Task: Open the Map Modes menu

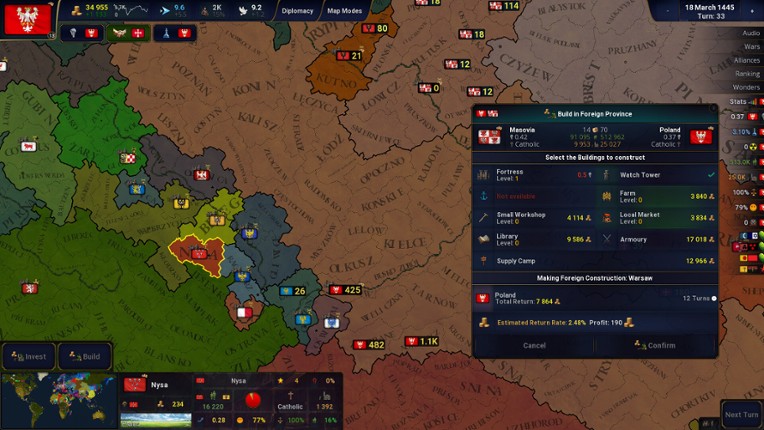Action: pos(345,11)
